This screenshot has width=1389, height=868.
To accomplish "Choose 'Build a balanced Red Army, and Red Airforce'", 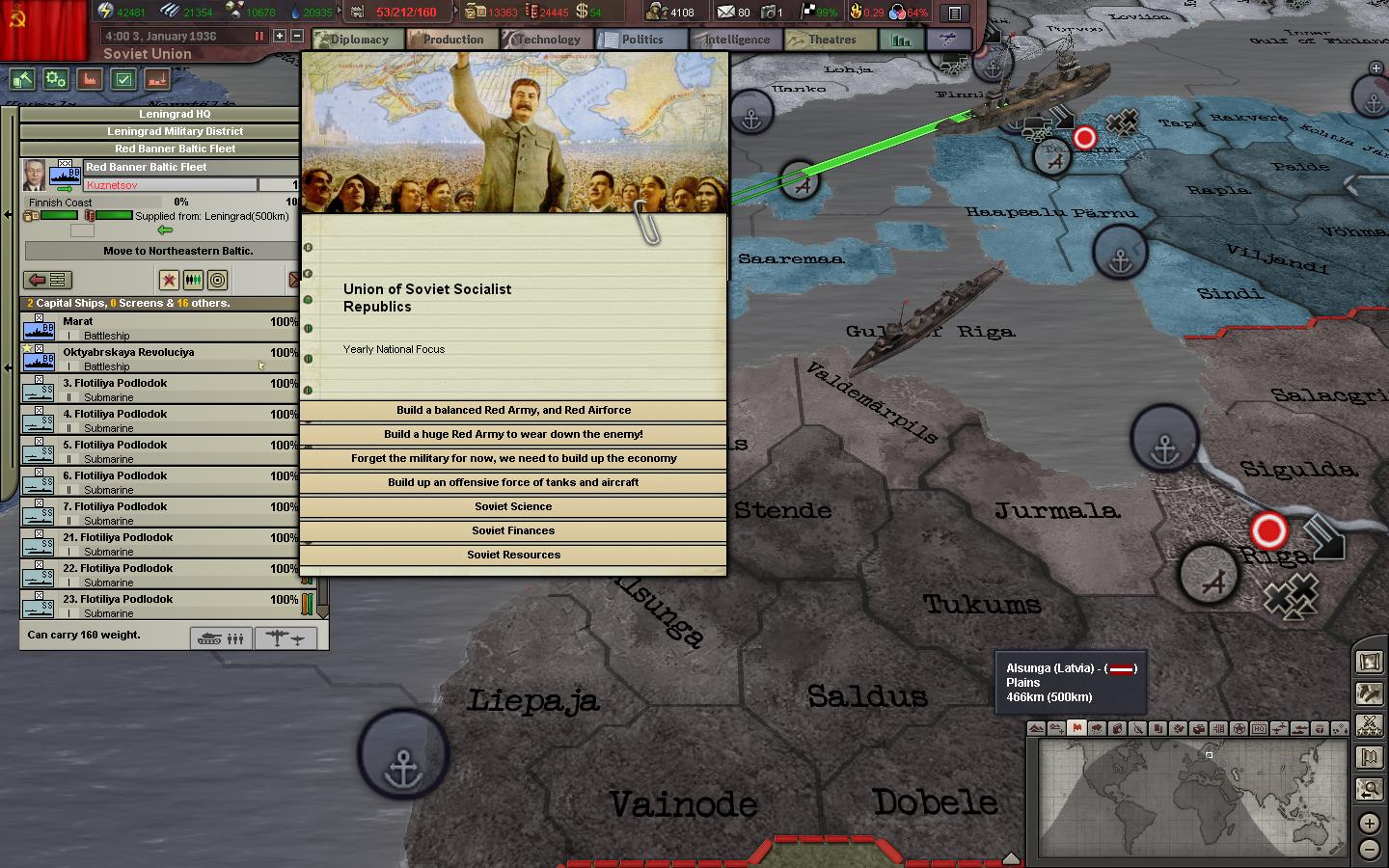I will (x=513, y=411).
